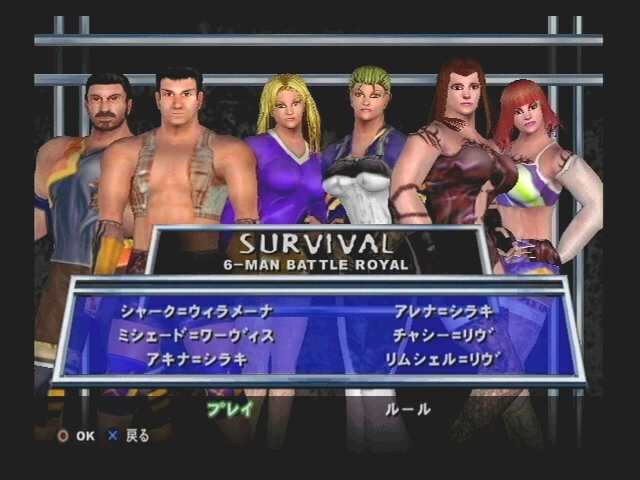Select the ミシェード=ワーヴィス entrant row

click(196, 335)
